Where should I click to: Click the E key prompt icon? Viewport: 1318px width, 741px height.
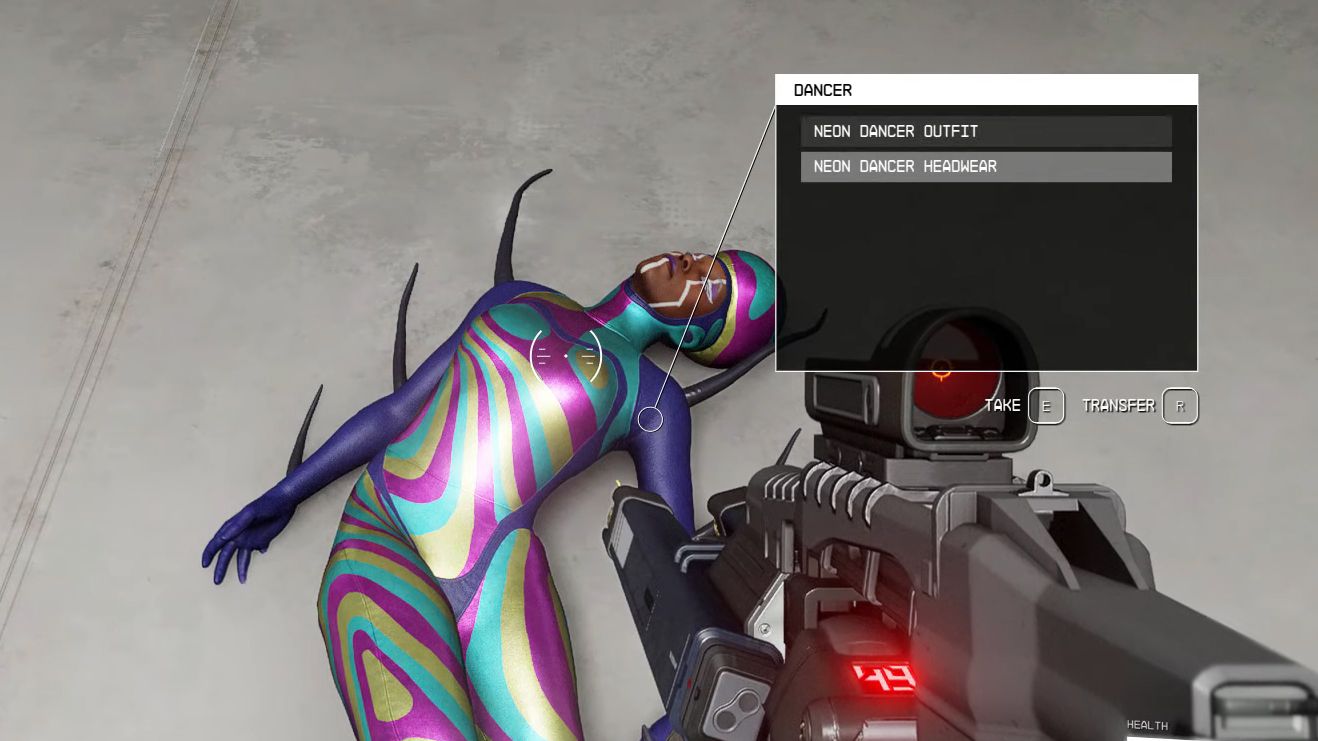tap(1047, 406)
